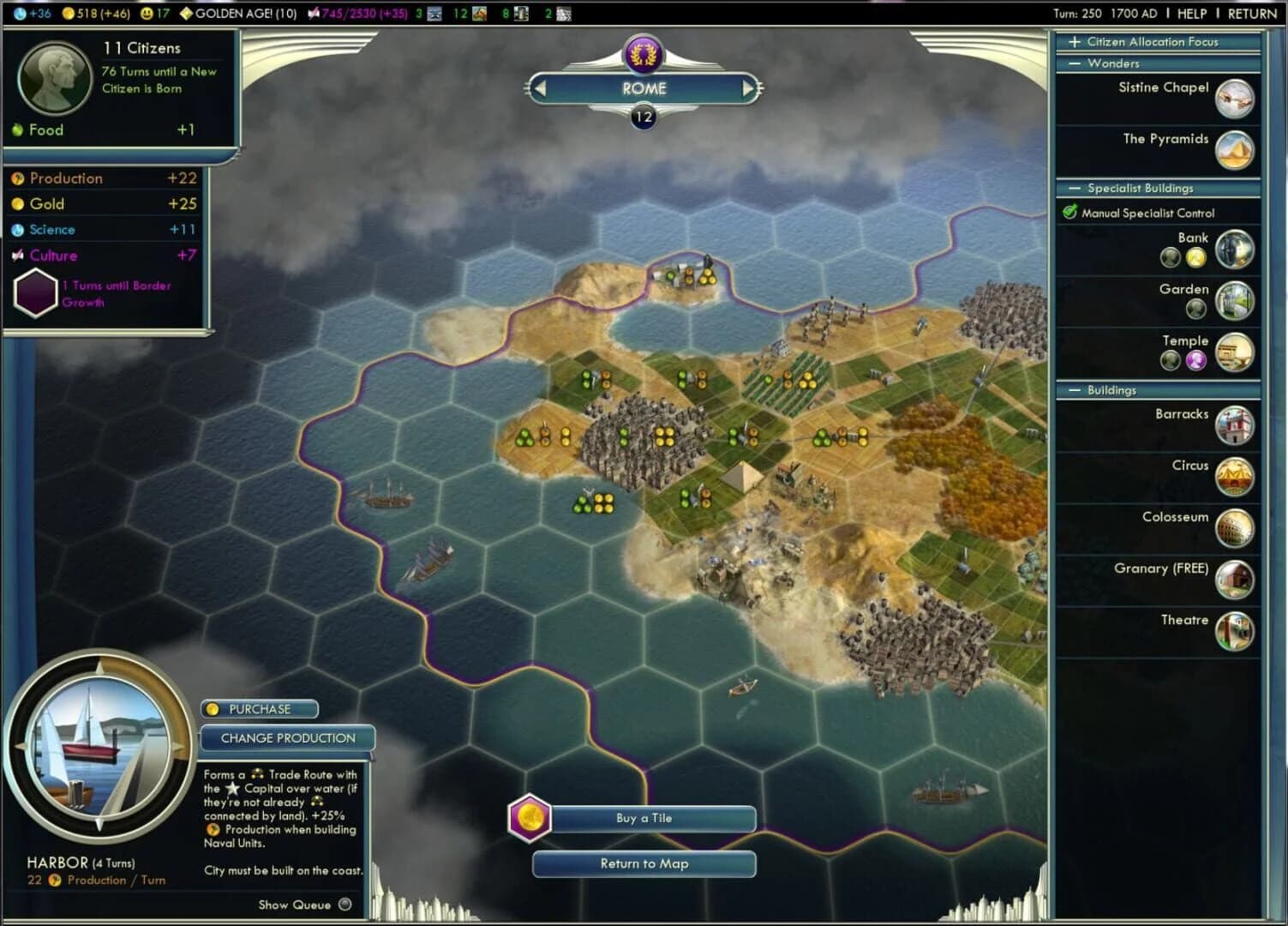This screenshot has width=1288, height=926.
Task: Click the Buy a Tile button
Action: click(x=644, y=819)
